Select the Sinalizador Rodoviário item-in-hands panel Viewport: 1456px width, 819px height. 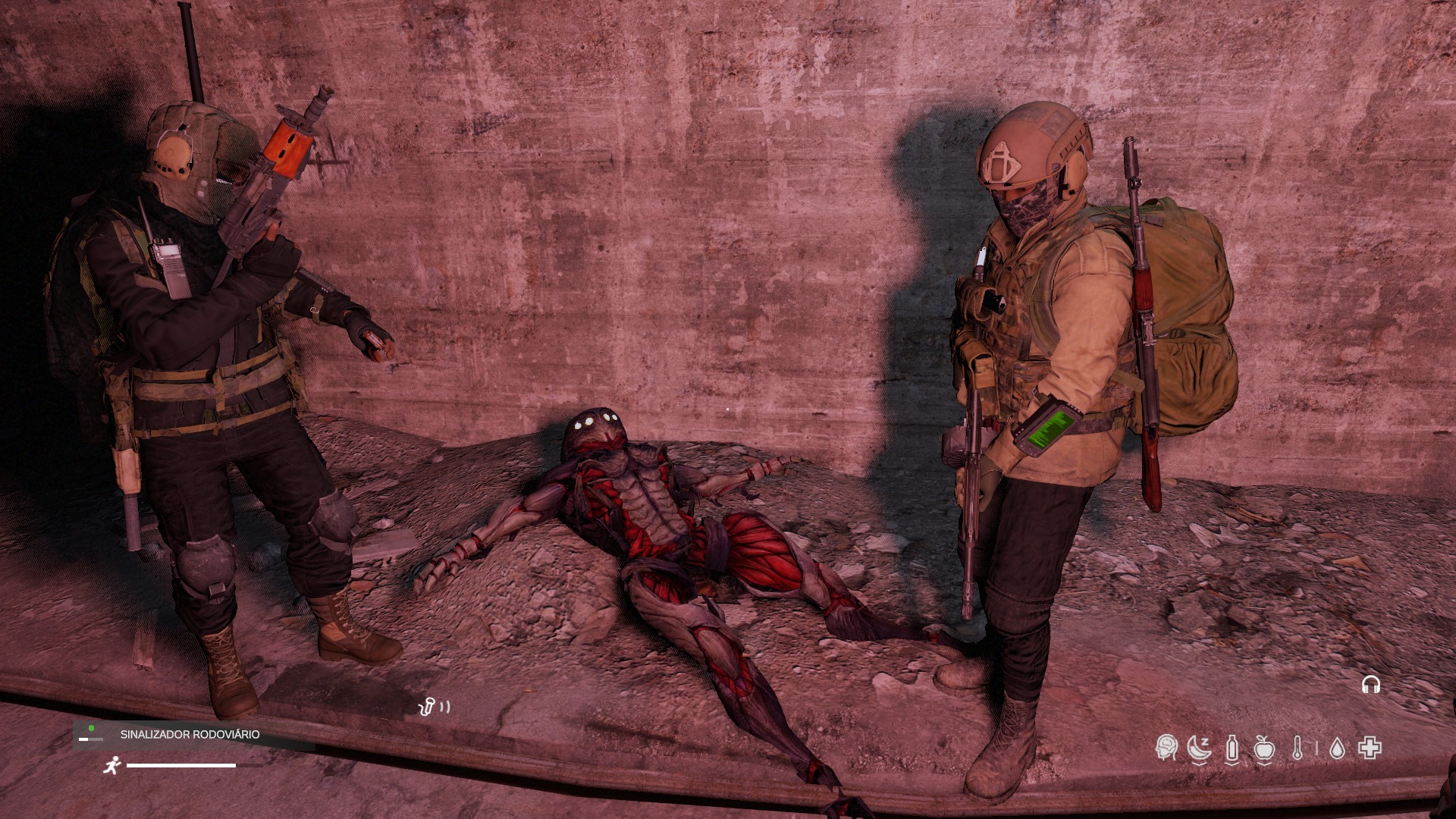click(x=193, y=735)
